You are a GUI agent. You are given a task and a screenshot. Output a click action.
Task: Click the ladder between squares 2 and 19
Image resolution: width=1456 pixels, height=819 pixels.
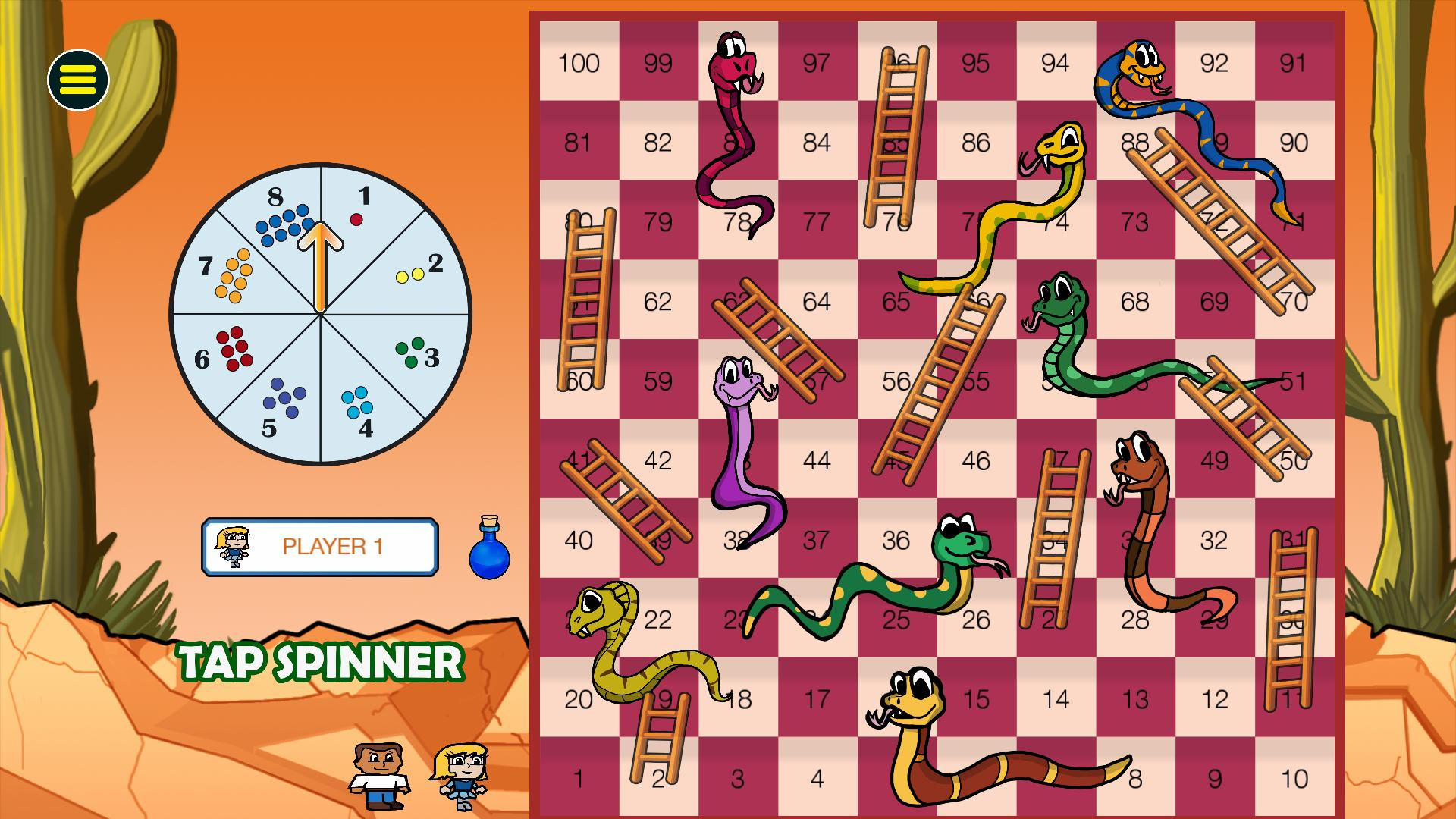[x=659, y=739]
